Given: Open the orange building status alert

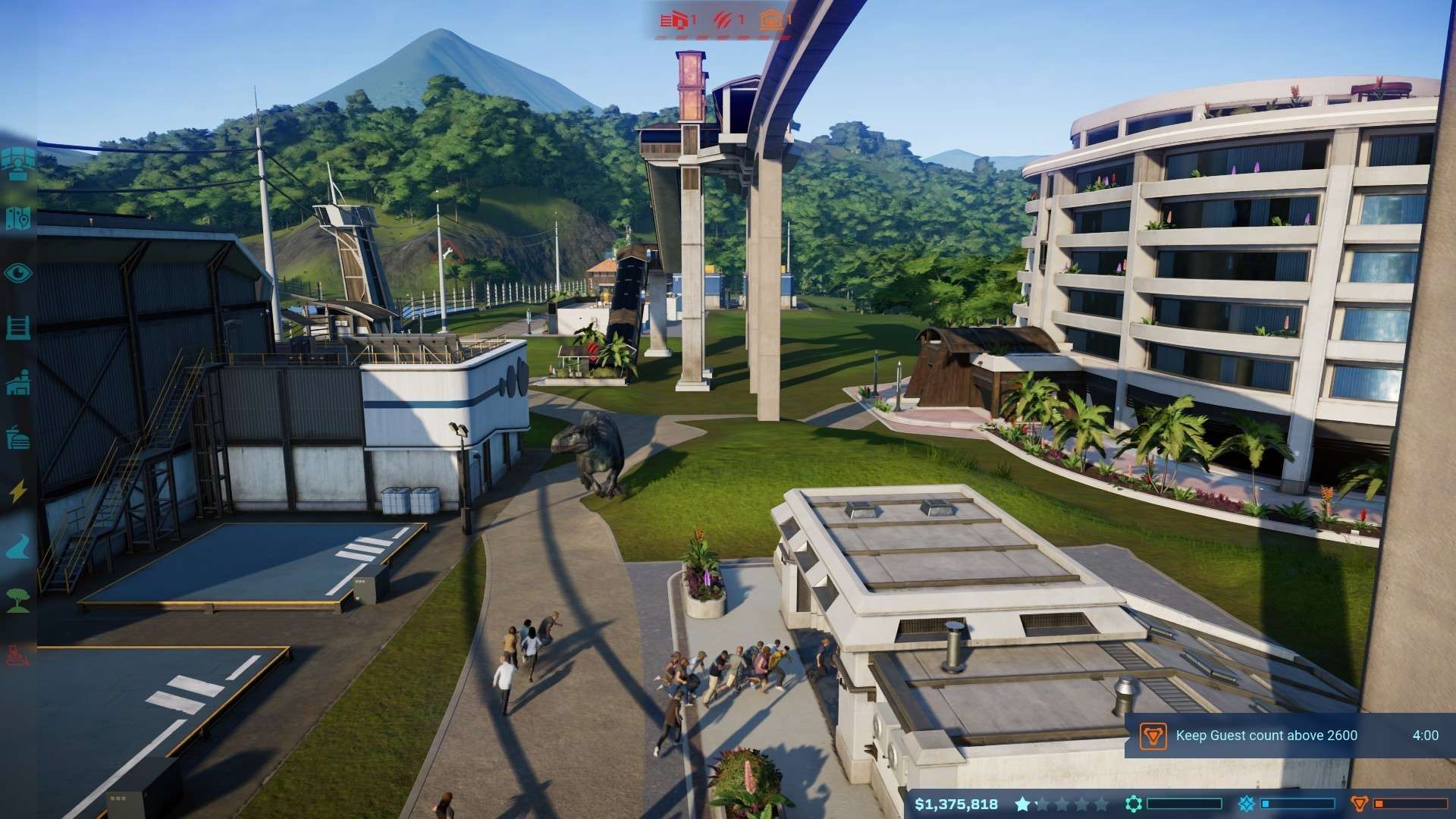Looking at the screenshot, I should point(775,20).
